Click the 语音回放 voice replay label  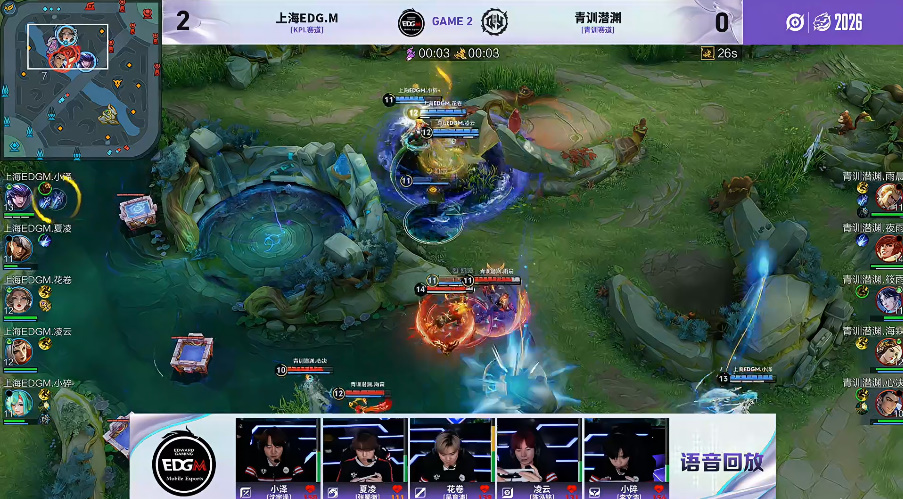click(720, 463)
